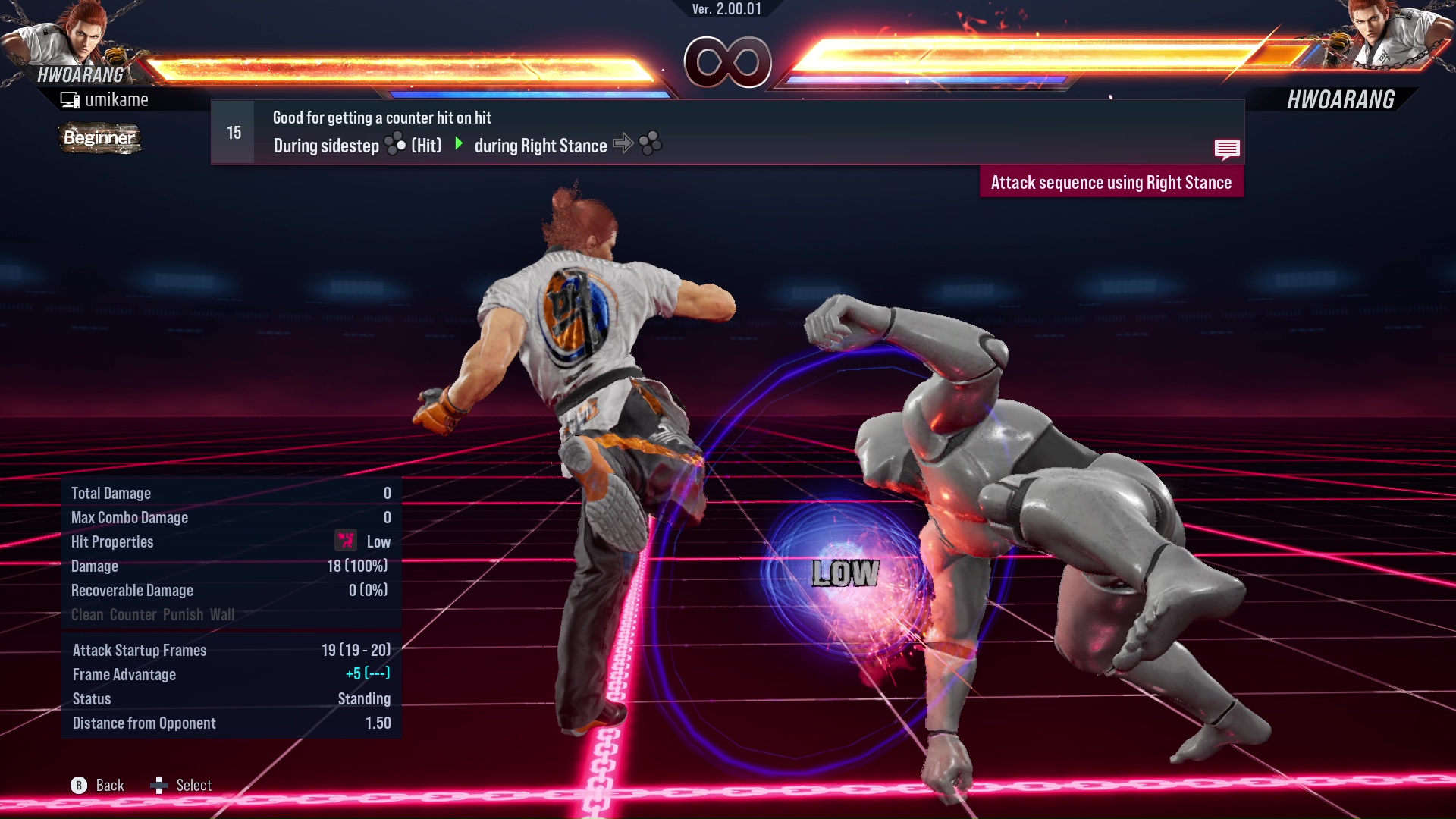Click the PC platform icon next to umikame

70,99
